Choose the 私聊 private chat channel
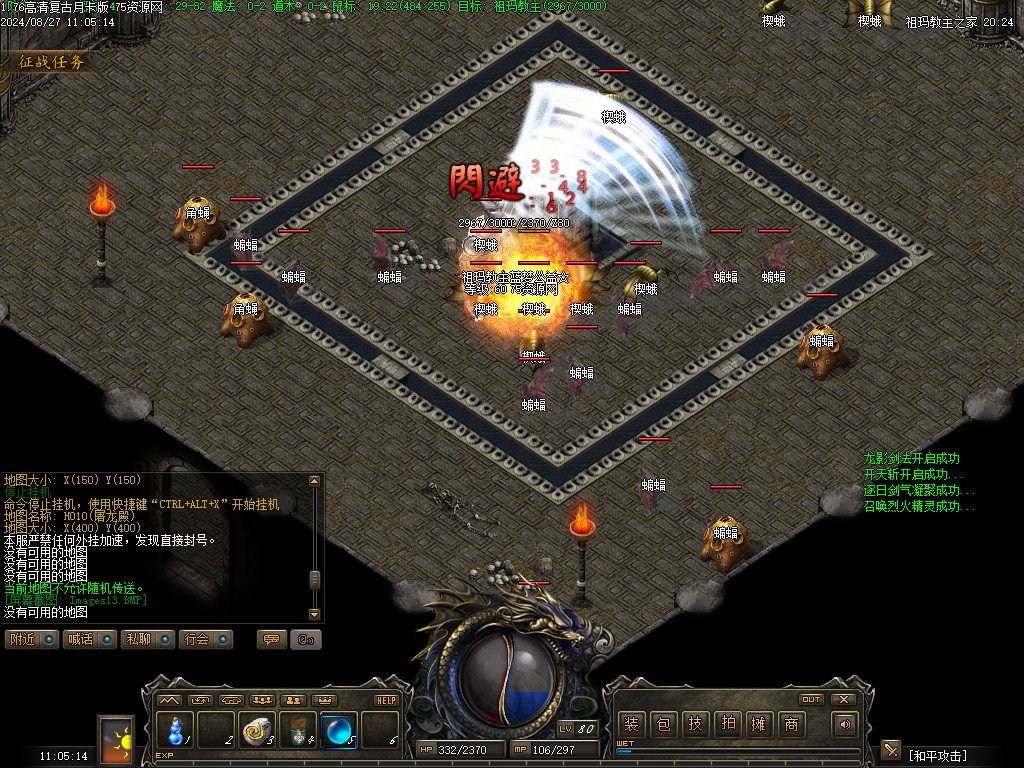Viewport: 1024px width, 768px height. tap(148, 639)
